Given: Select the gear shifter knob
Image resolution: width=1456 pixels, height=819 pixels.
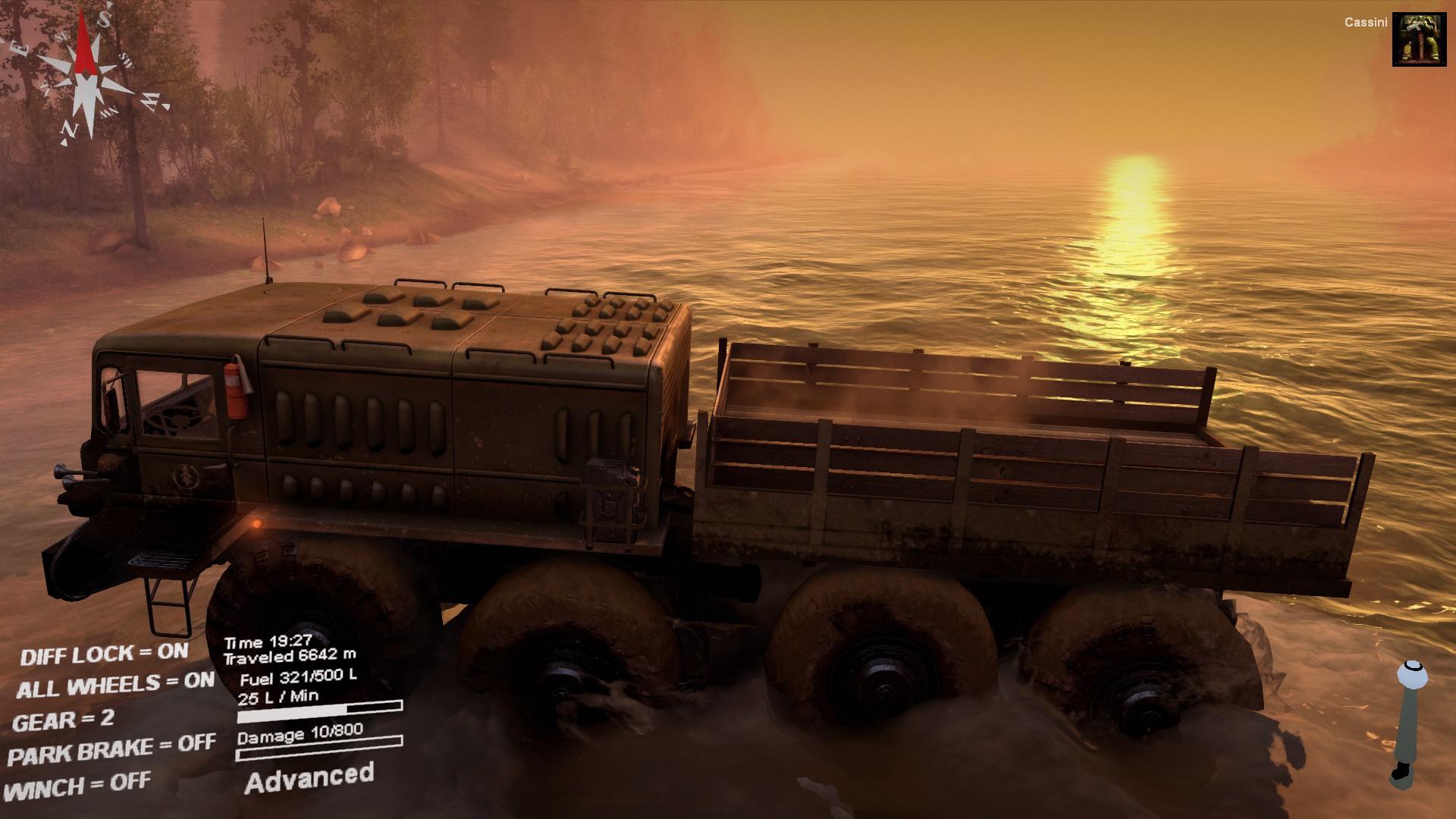Looking at the screenshot, I should pyautogui.click(x=1412, y=674).
